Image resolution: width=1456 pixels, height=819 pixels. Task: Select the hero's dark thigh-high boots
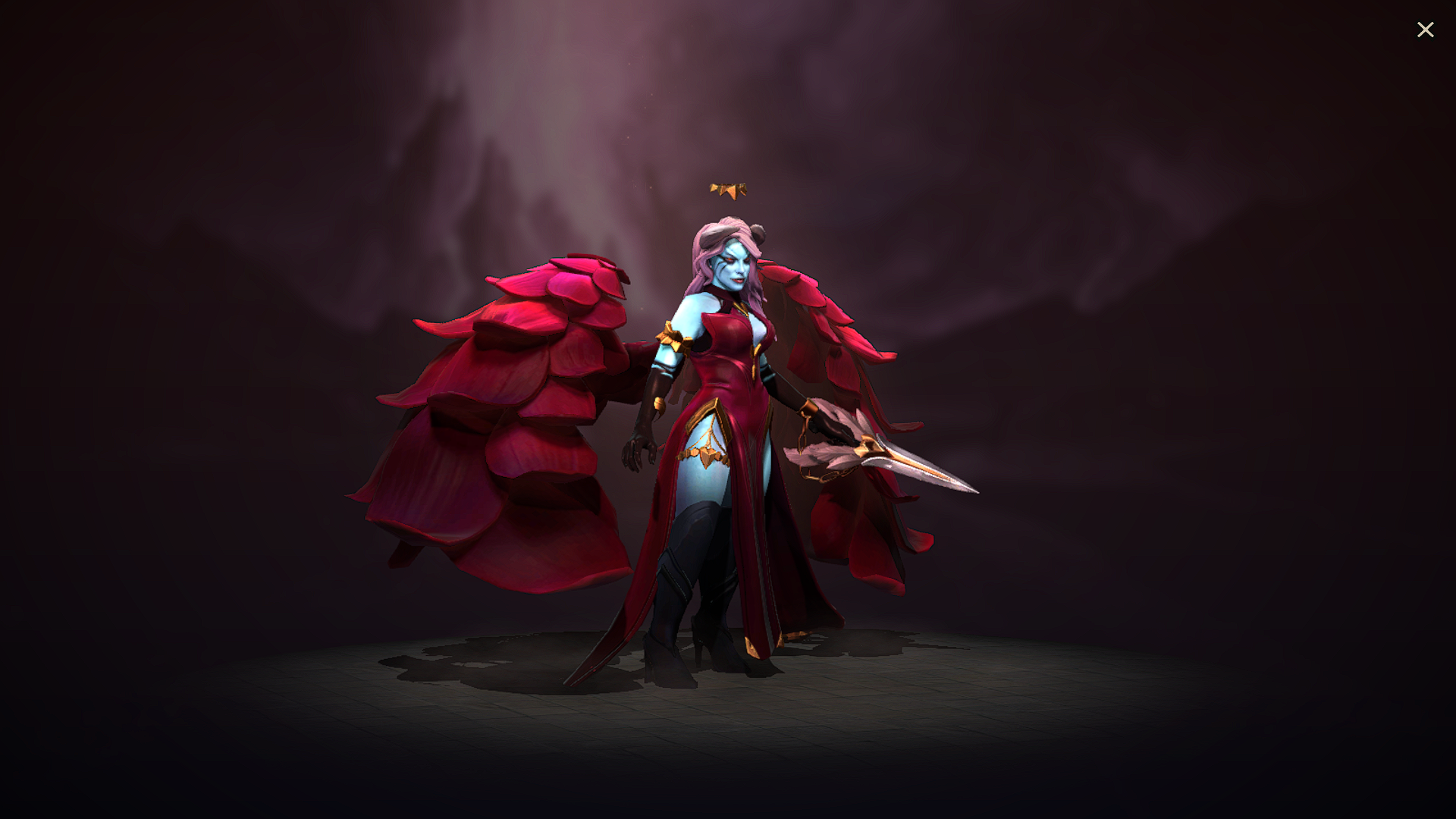click(x=675, y=576)
